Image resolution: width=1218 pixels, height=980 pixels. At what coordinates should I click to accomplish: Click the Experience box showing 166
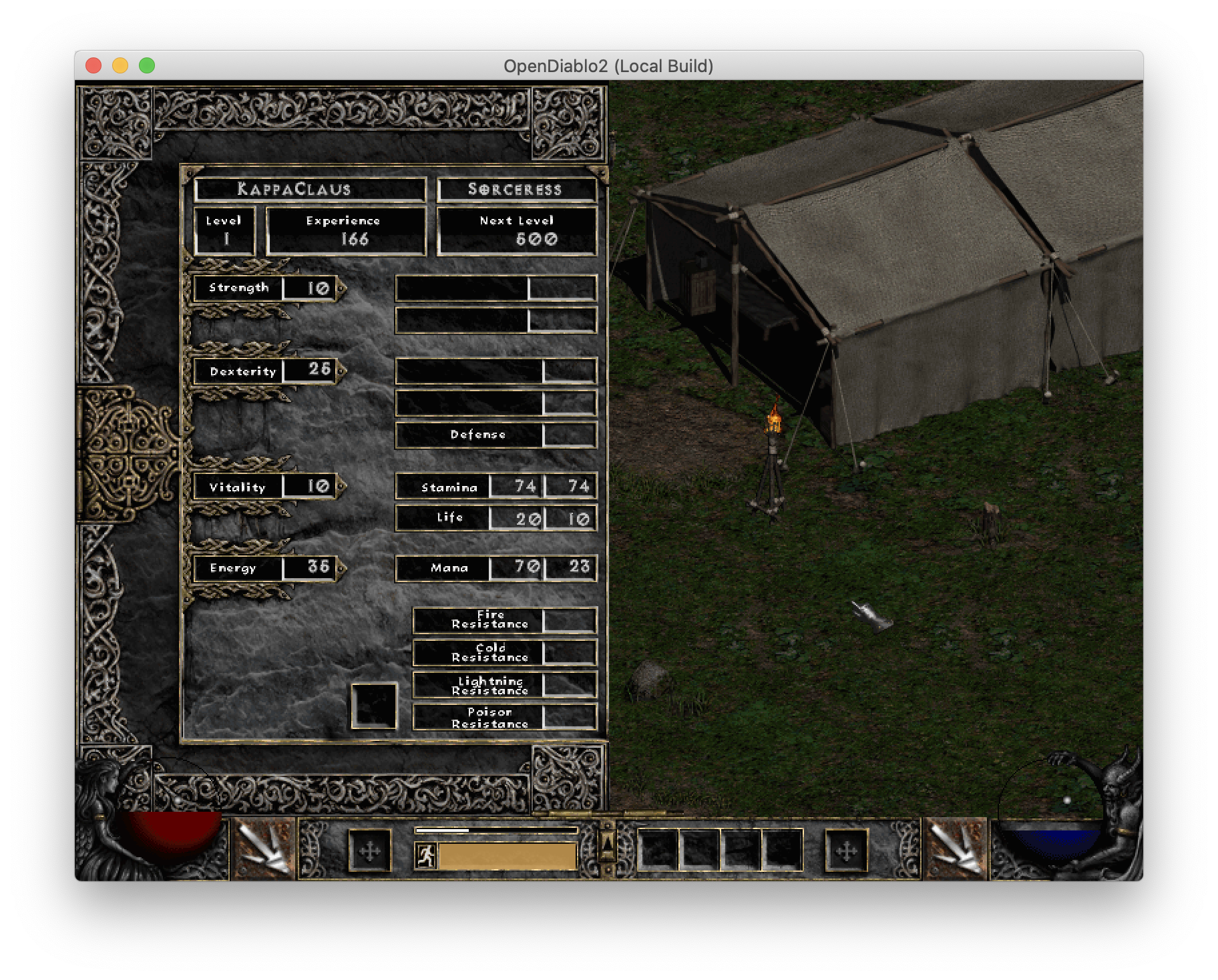coord(345,230)
